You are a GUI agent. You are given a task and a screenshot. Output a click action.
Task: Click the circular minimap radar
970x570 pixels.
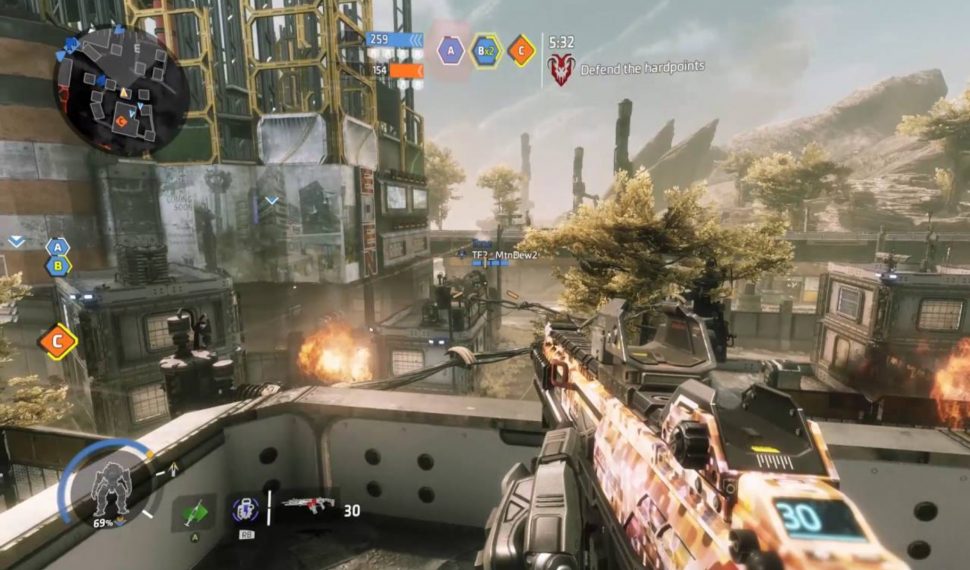click(121, 92)
